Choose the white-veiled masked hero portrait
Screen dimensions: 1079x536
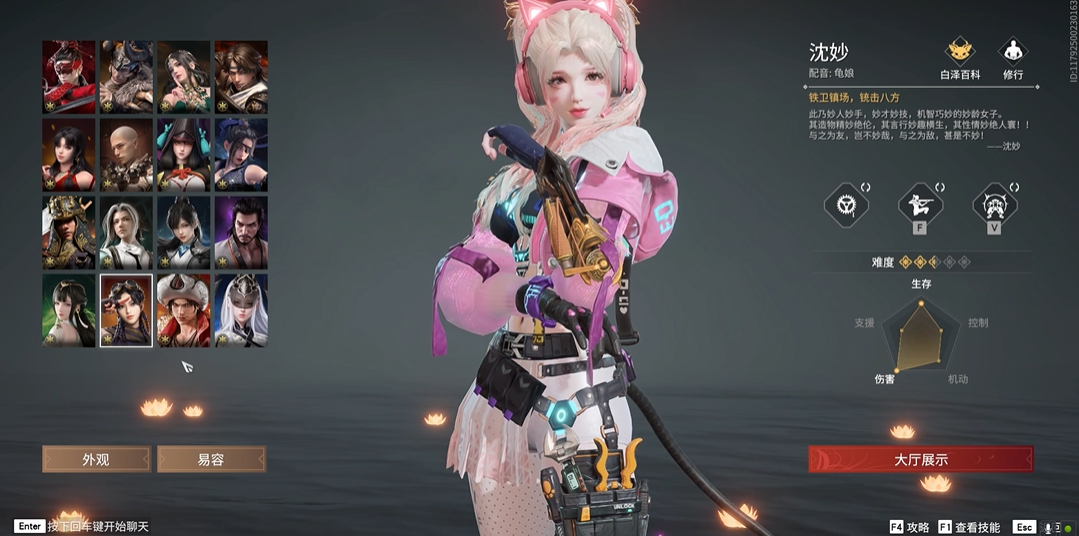[241, 310]
